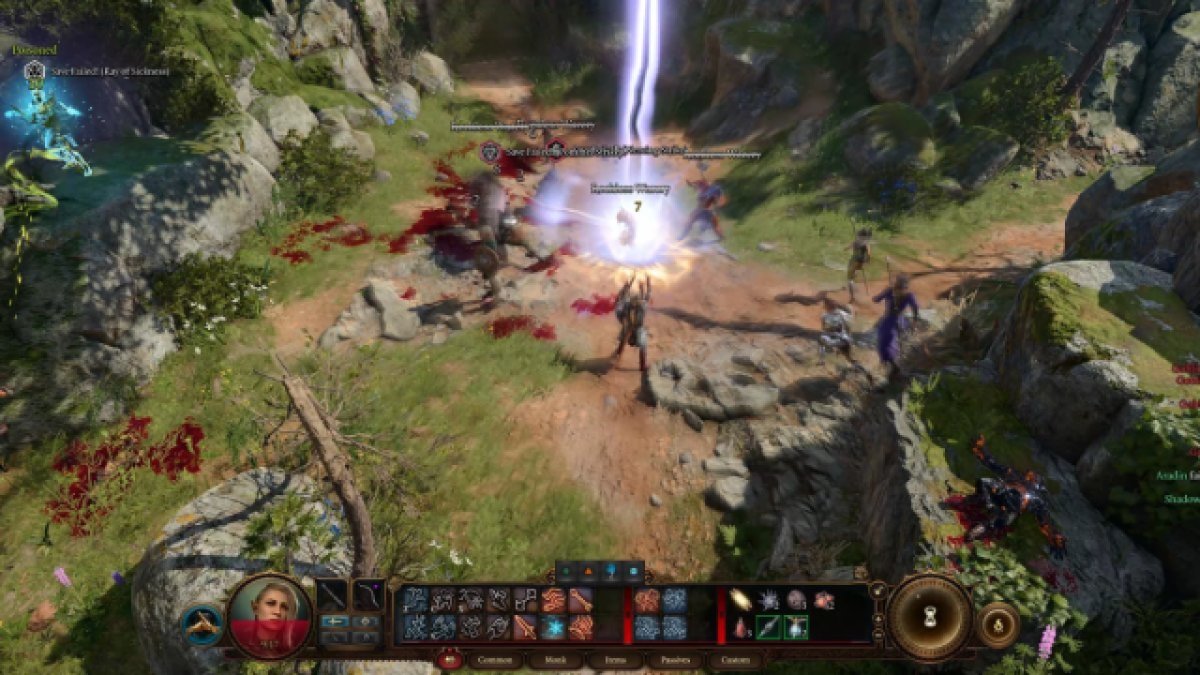Select the melee staff weapon slot
This screenshot has height=675, width=1200.
tap(333, 596)
